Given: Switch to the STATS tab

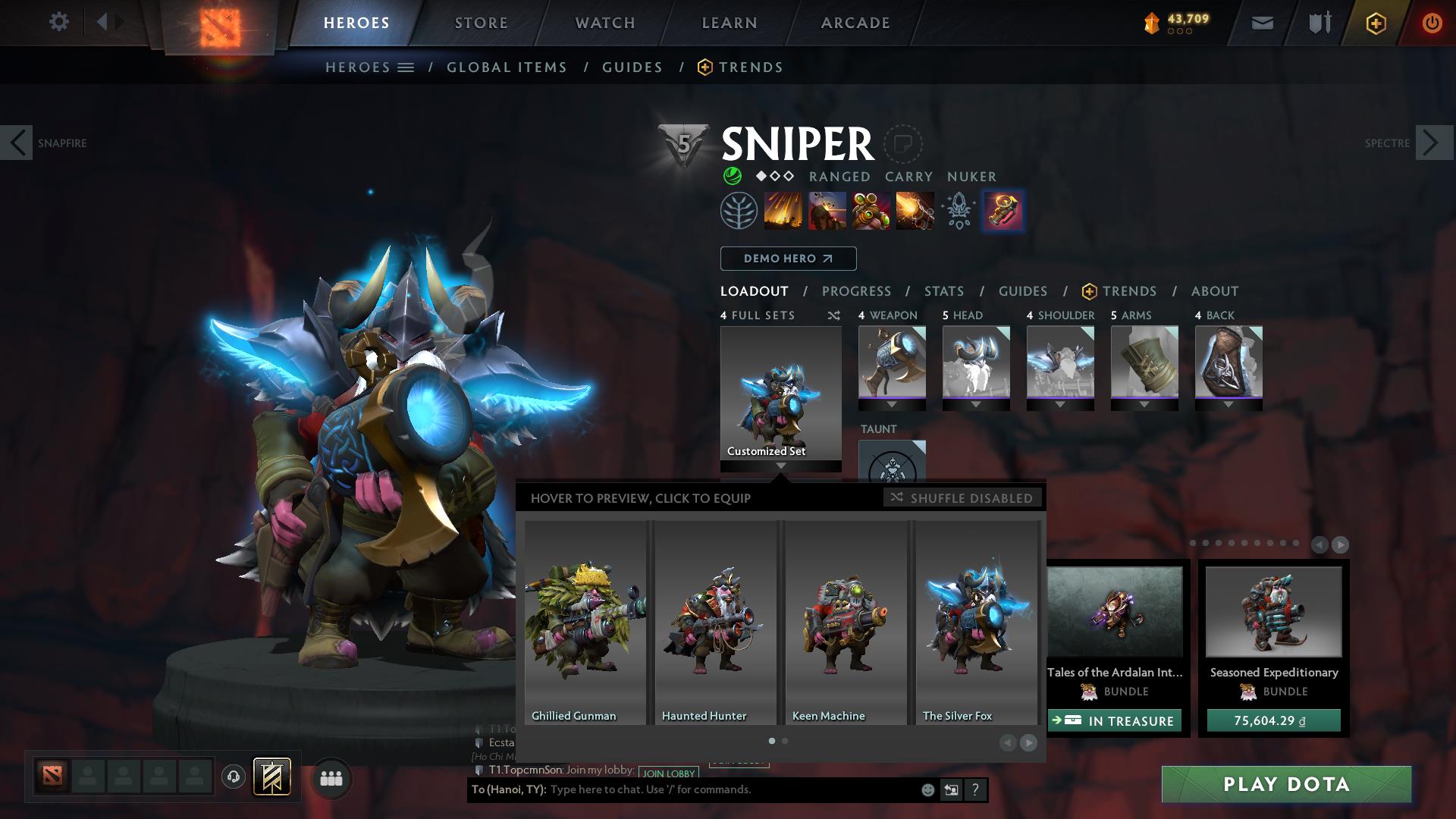Looking at the screenshot, I should [943, 291].
